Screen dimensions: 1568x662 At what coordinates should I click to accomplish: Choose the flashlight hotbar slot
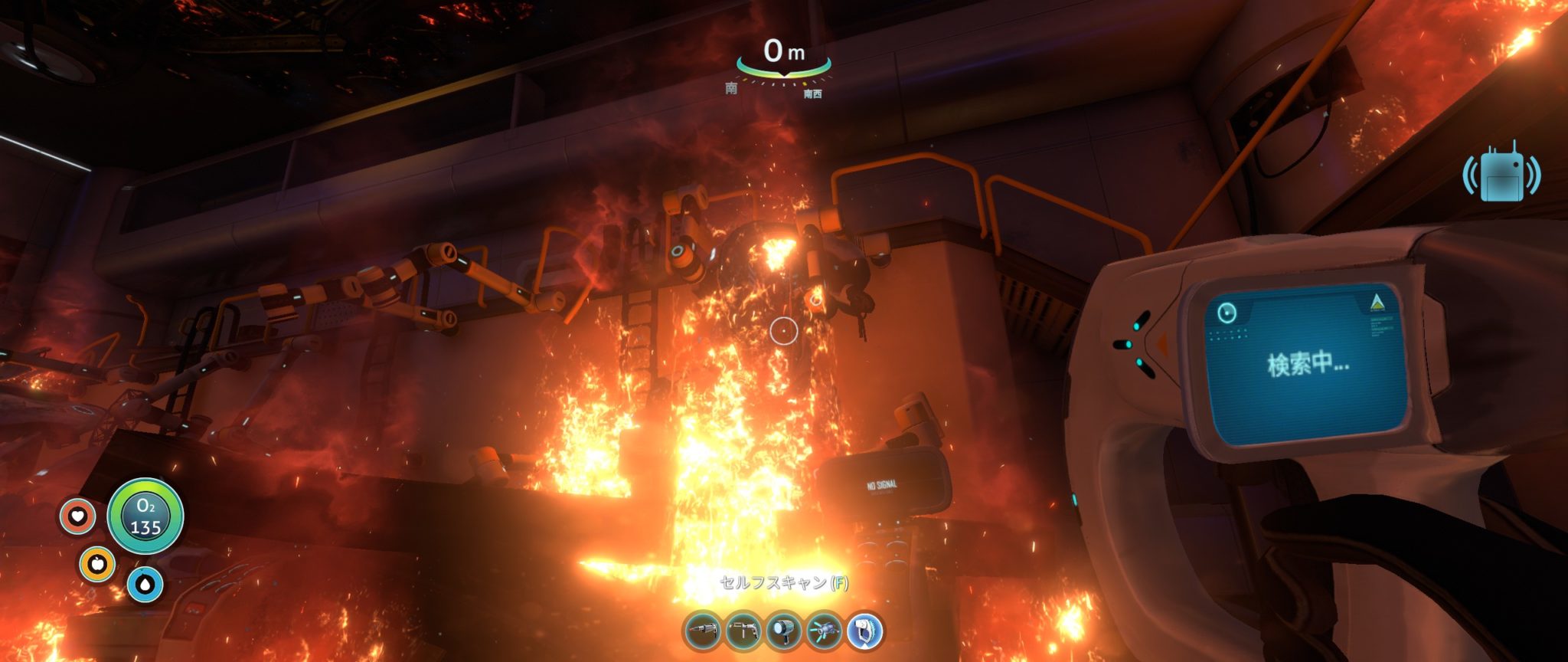tap(784, 632)
